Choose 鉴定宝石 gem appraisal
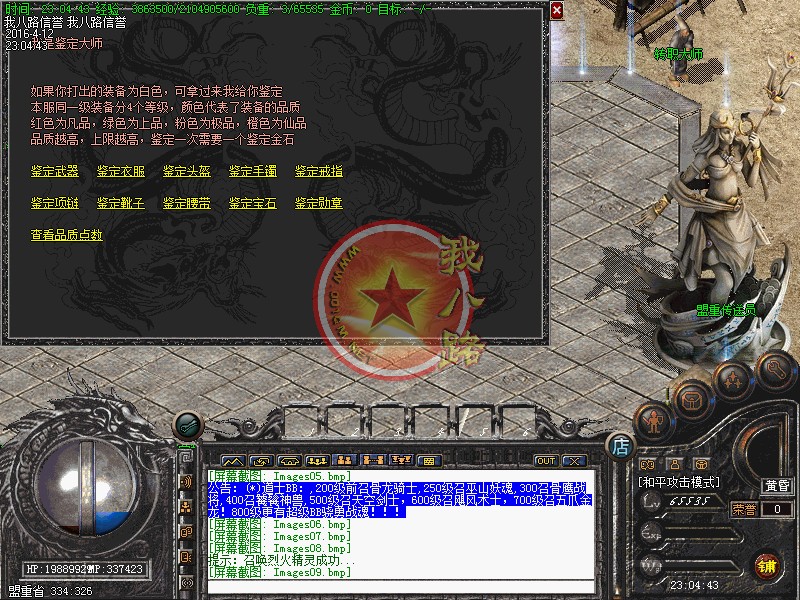800x600 pixels. pyautogui.click(x=252, y=203)
